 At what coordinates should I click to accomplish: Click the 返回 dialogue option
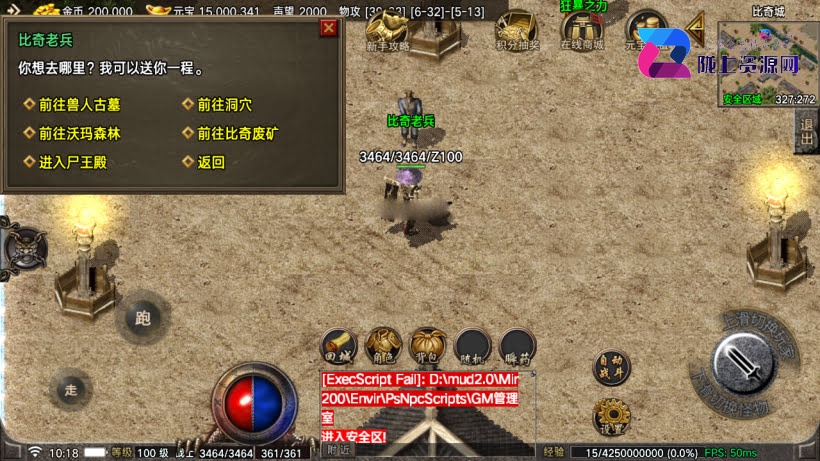pyautogui.click(x=211, y=162)
